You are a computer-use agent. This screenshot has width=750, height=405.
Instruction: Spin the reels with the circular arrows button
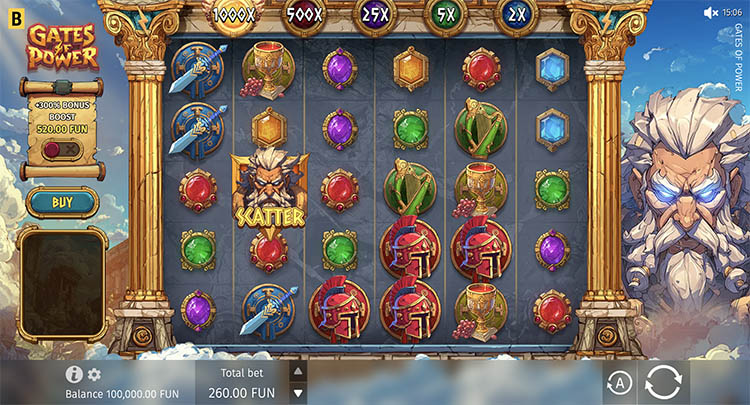click(x=664, y=383)
